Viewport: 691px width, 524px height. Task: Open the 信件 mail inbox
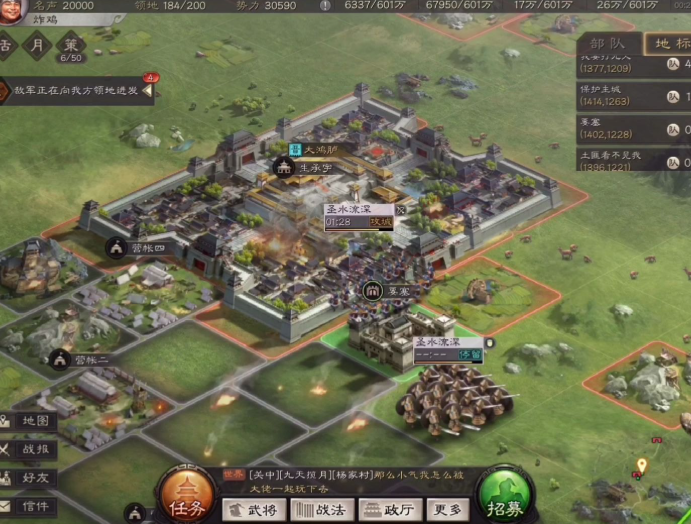pos(27,506)
